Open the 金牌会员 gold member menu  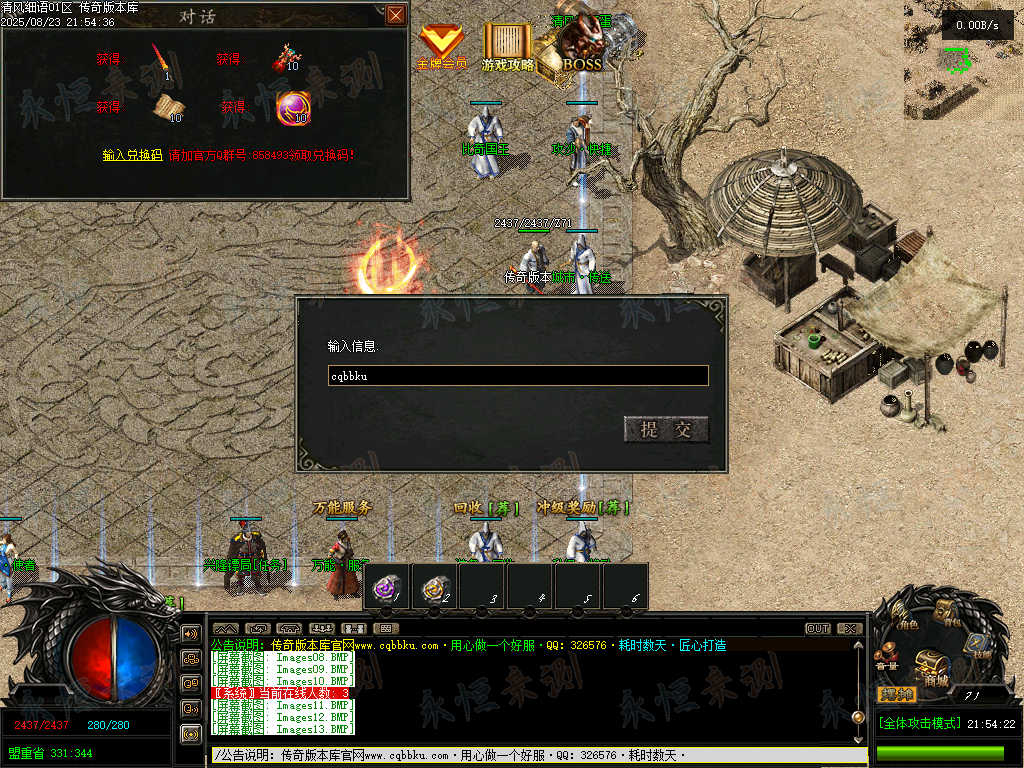point(441,47)
